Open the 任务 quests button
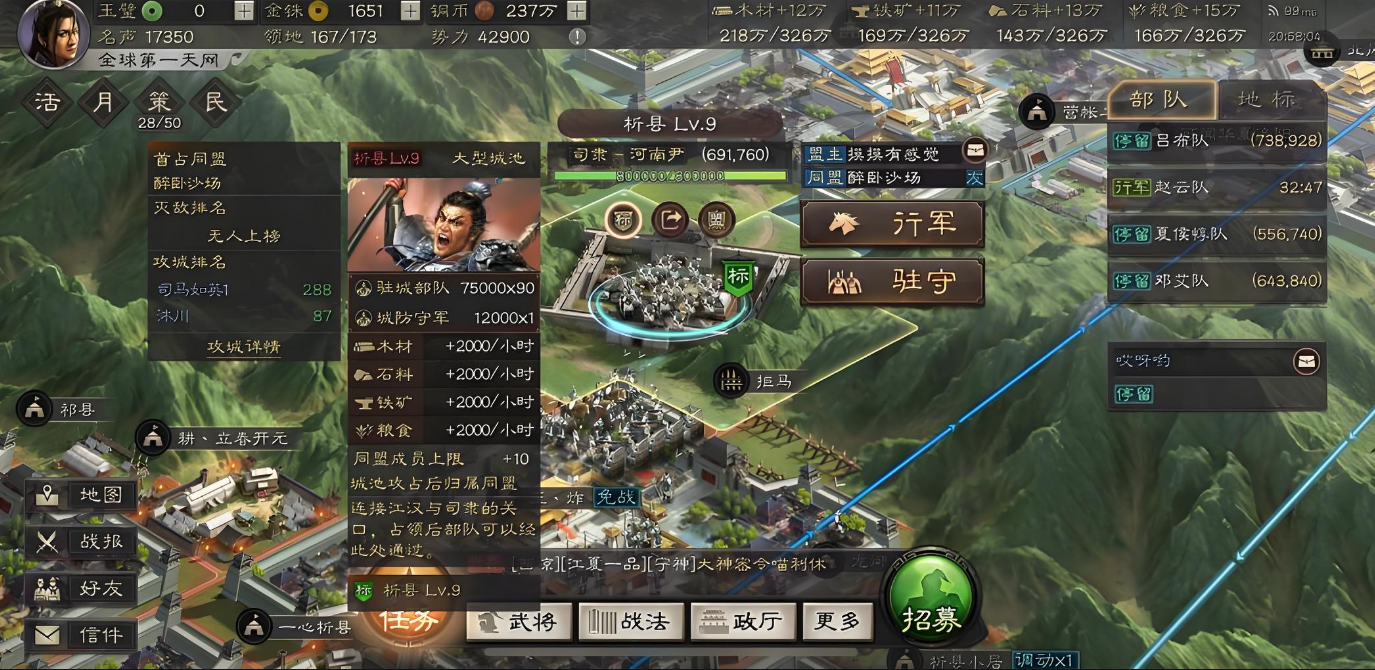Viewport: 1375px width, 670px height. [x=411, y=620]
